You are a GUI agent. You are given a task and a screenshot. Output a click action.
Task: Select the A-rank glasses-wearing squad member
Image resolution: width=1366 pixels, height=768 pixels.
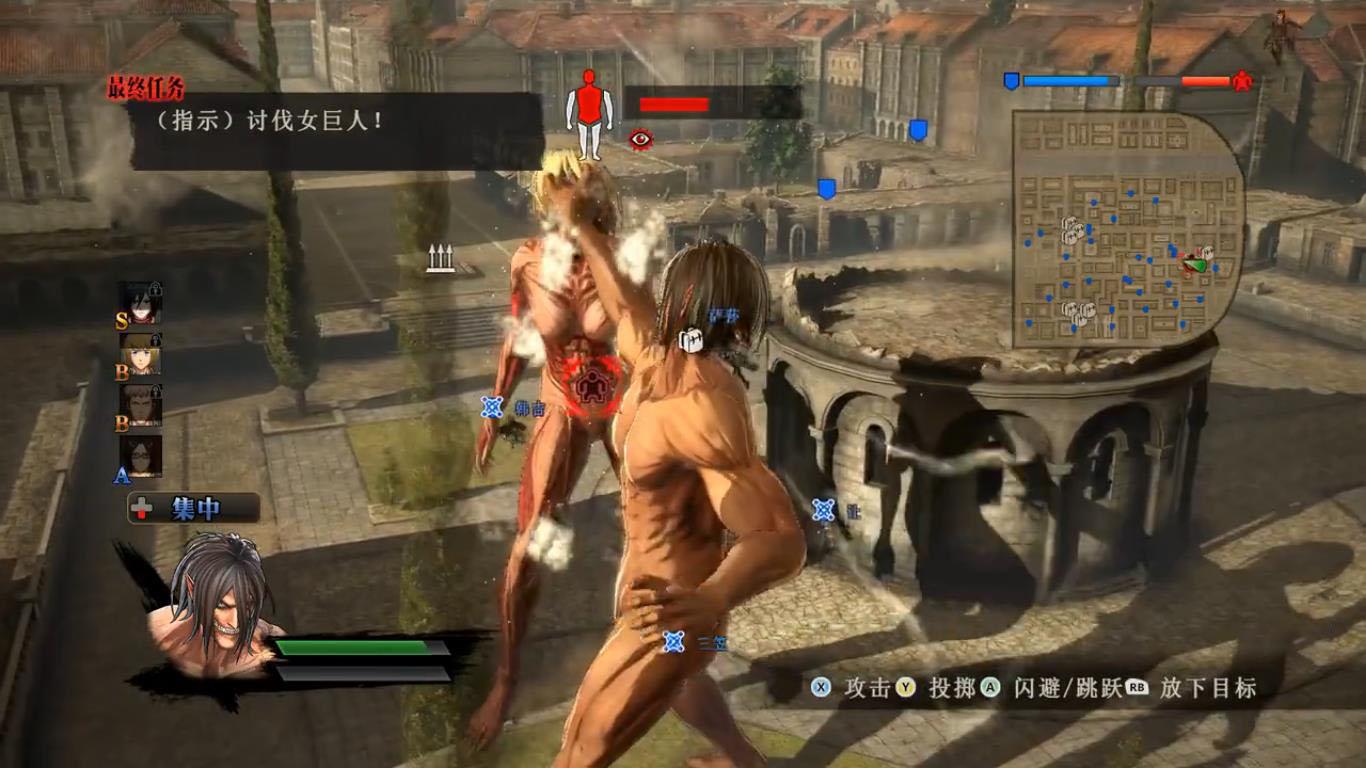[141, 456]
